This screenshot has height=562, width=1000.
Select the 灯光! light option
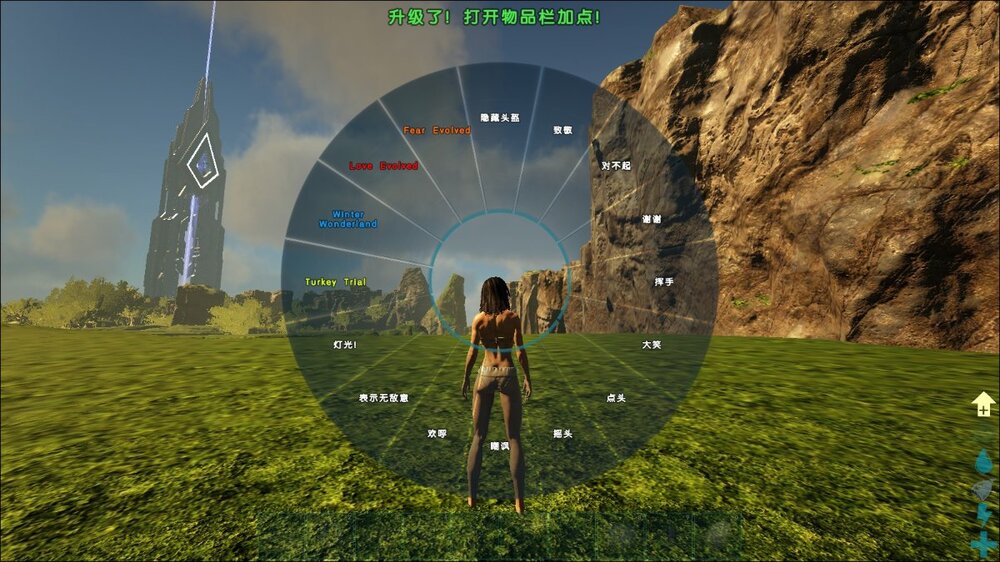[x=345, y=344]
